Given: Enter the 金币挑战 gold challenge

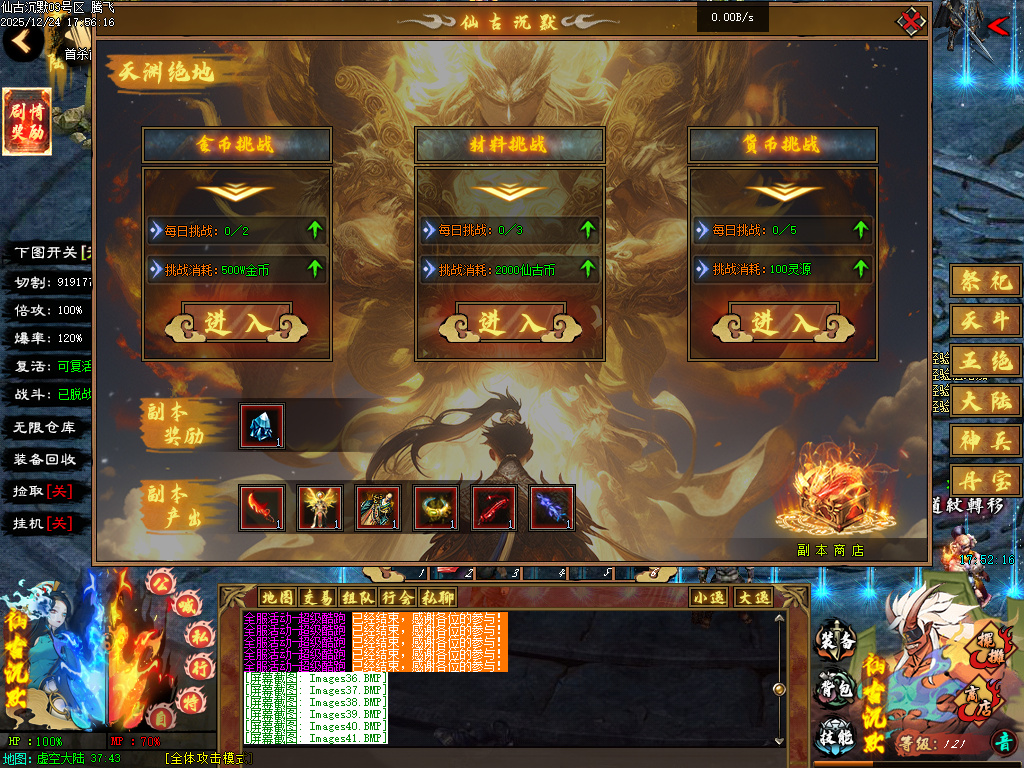Looking at the screenshot, I should pyautogui.click(x=236, y=323).
